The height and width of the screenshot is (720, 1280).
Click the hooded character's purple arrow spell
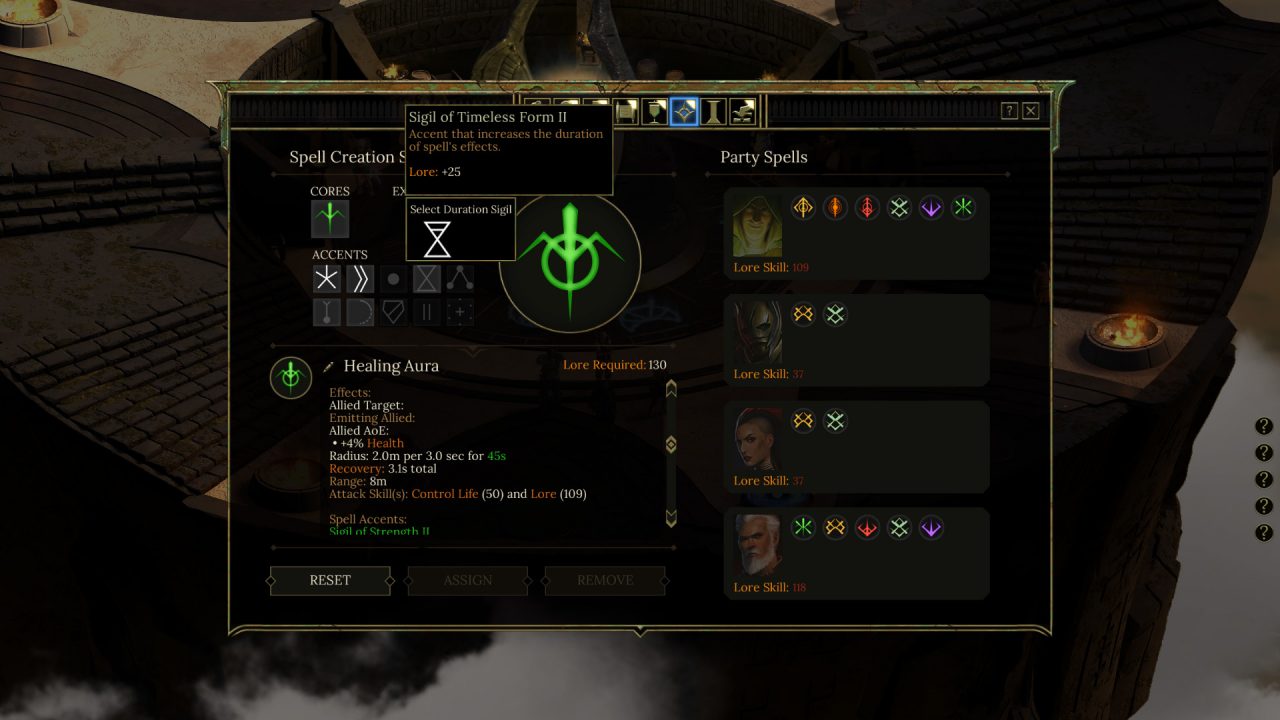point(931,208)
